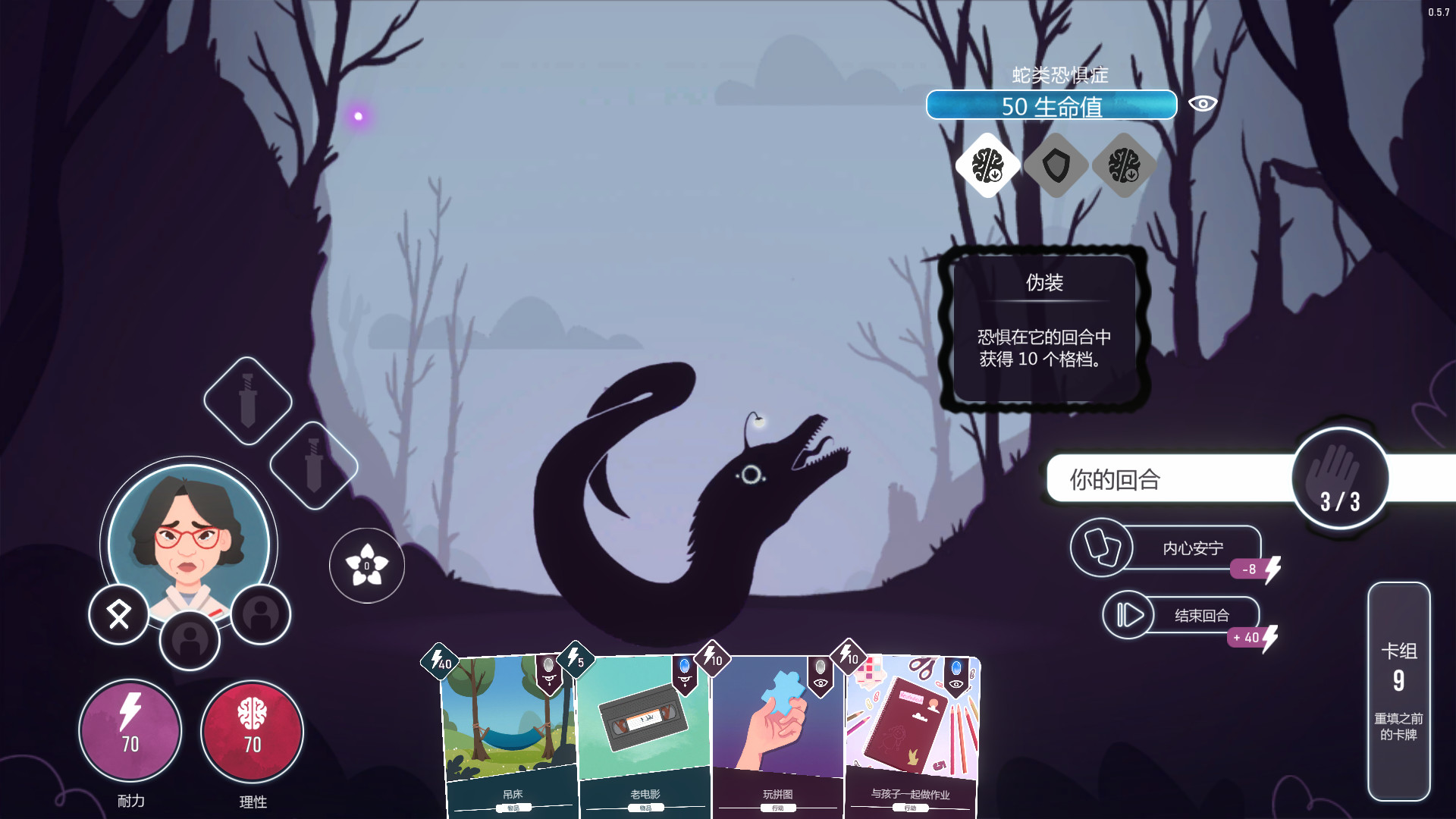This screenshot has width=1456, height=819.
Task: Toggle the eye icon beside the enemy health bar
Action: tap(1203, 104)
